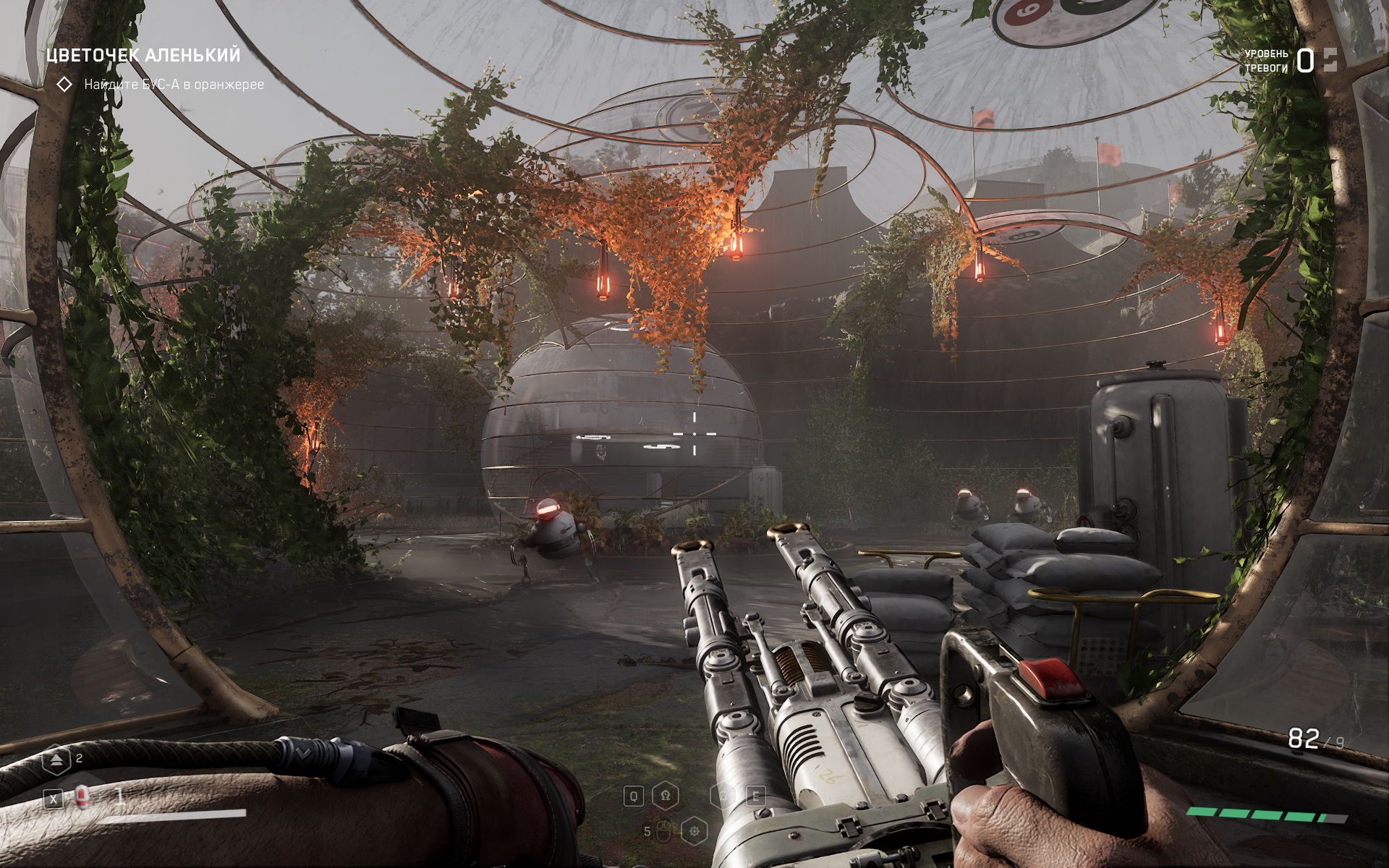Use the red neuromed capsule icon

(82, 796)
